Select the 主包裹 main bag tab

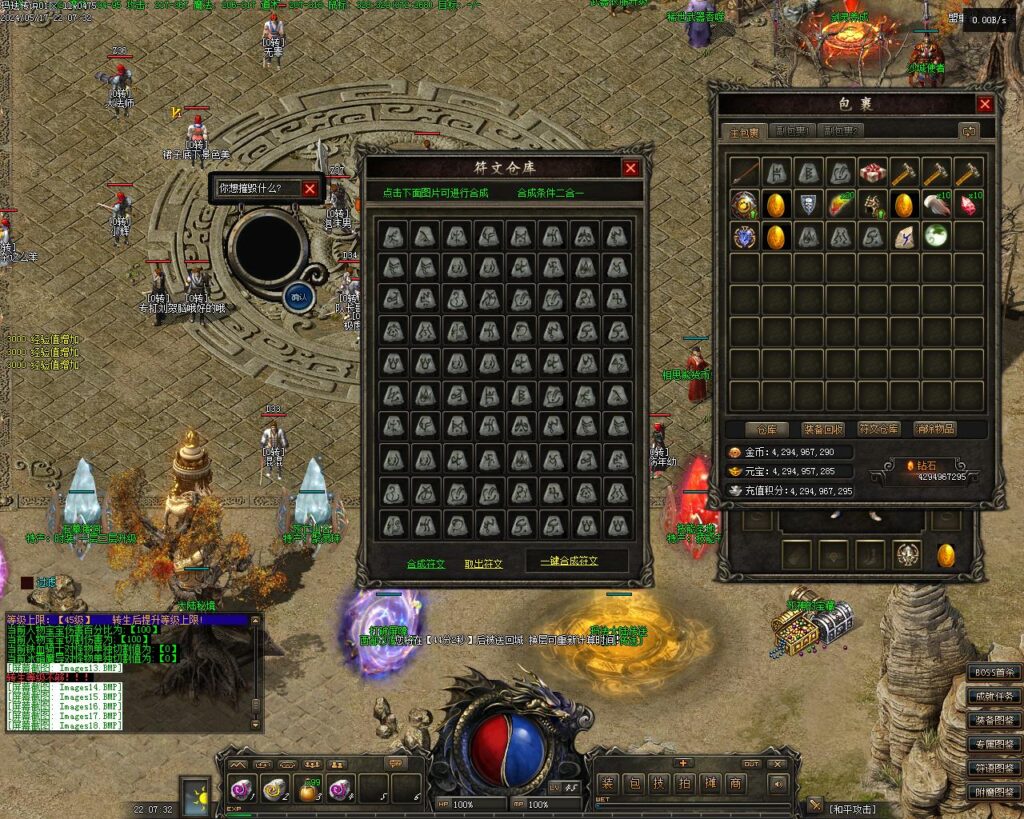coord(746,131)
